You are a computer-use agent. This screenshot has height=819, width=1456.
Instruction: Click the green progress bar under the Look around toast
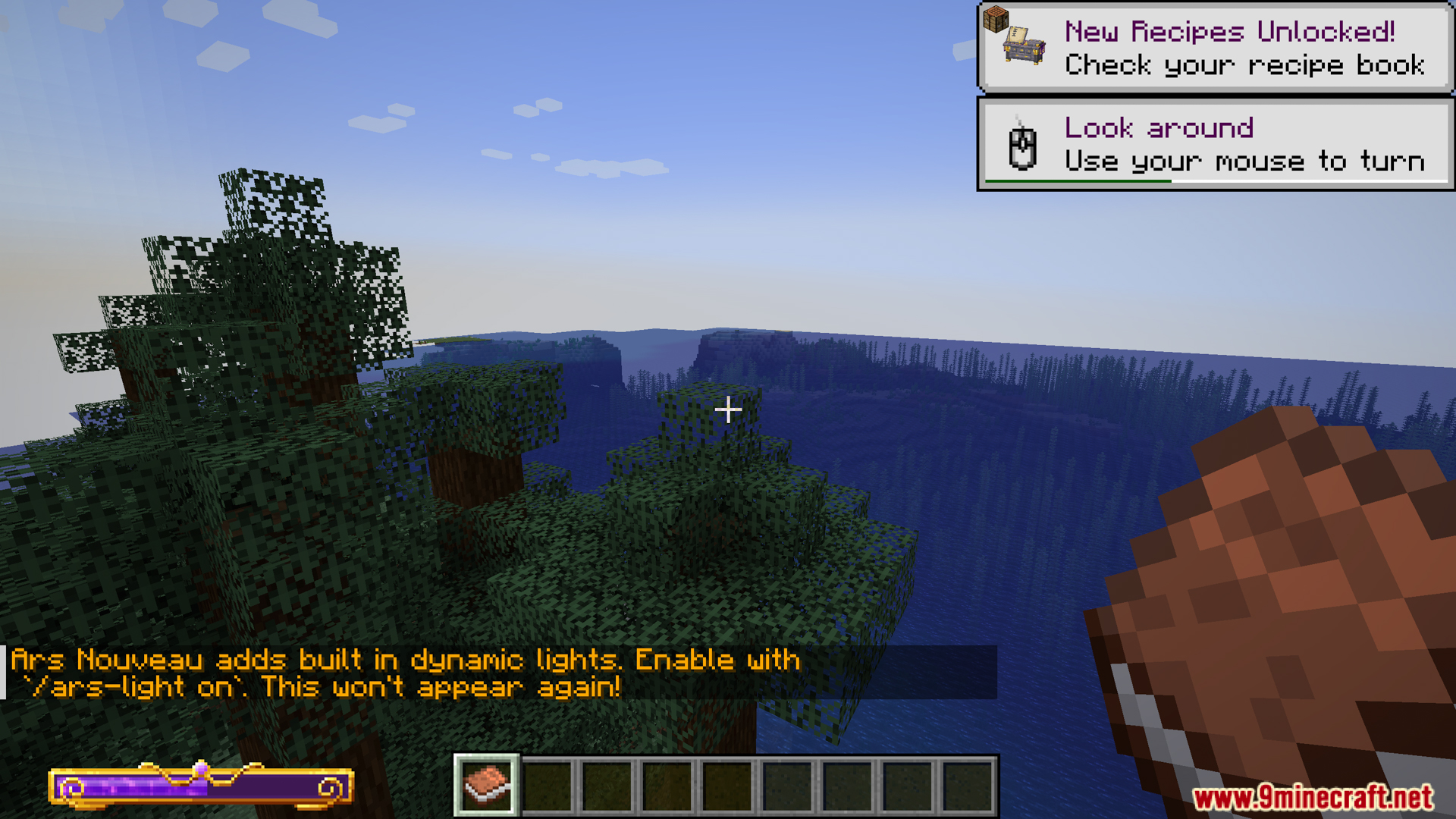1077,180
